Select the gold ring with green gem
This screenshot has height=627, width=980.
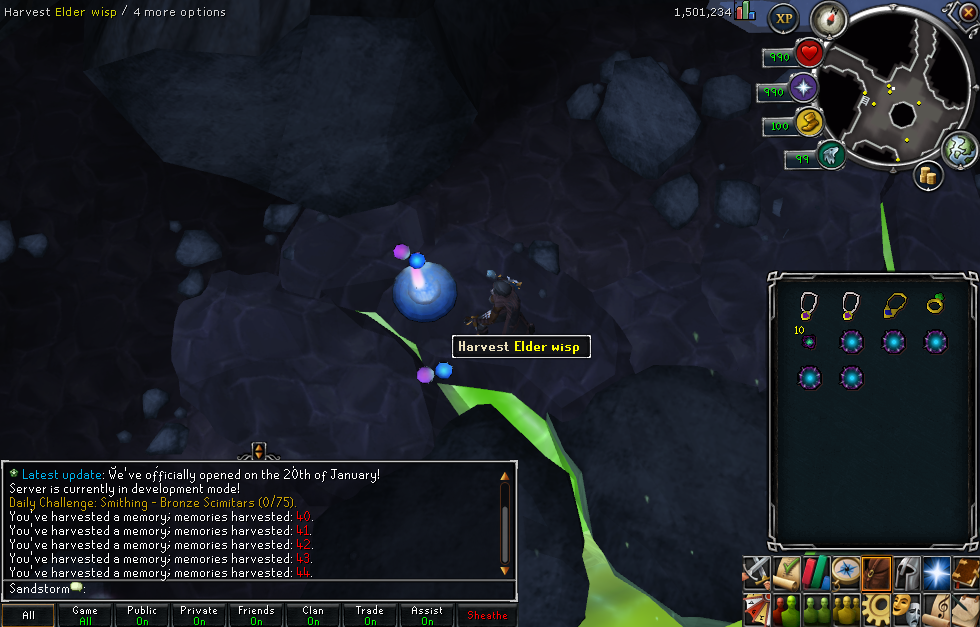936,304
